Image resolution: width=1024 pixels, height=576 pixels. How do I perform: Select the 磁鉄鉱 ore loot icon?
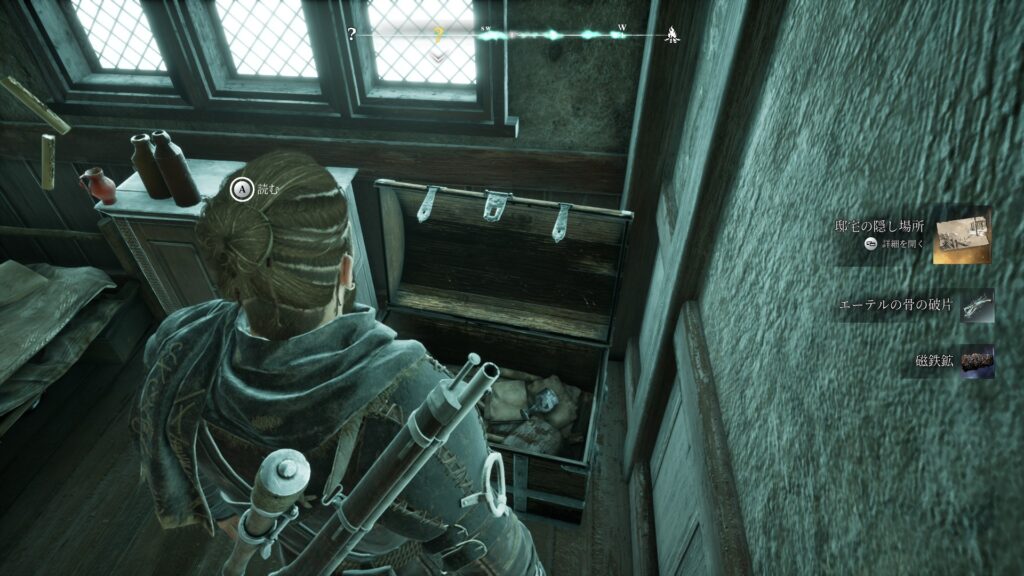[977, 361]
